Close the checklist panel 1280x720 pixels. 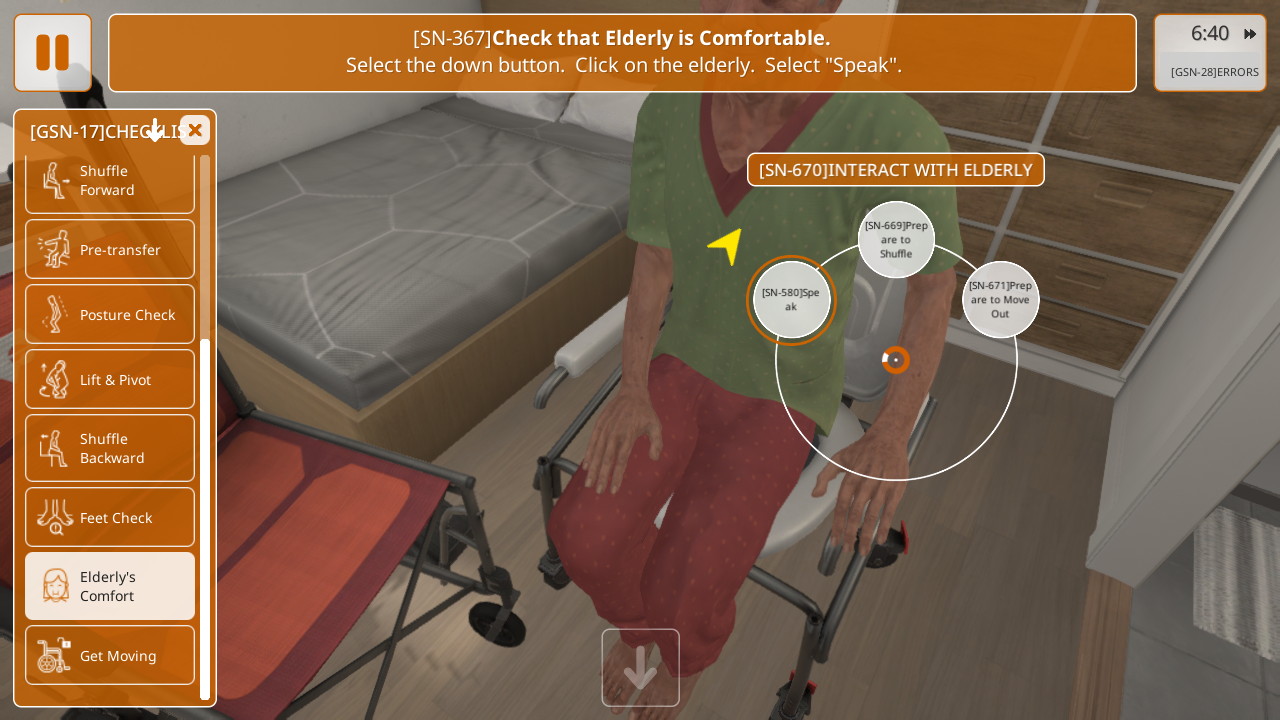pyautogui.click(x=195, y=130)
